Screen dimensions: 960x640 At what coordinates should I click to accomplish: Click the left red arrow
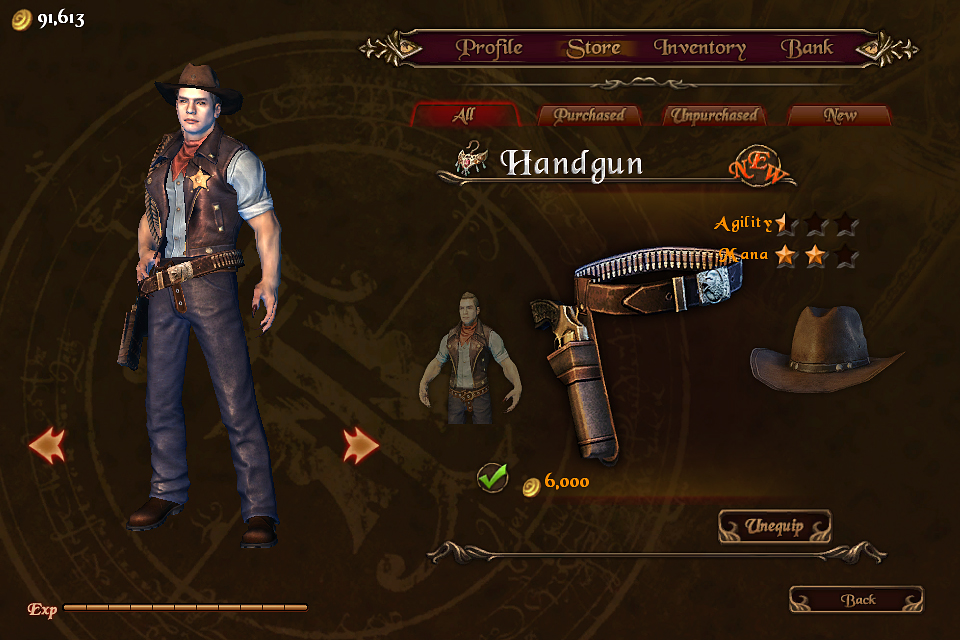click(47, 445)
